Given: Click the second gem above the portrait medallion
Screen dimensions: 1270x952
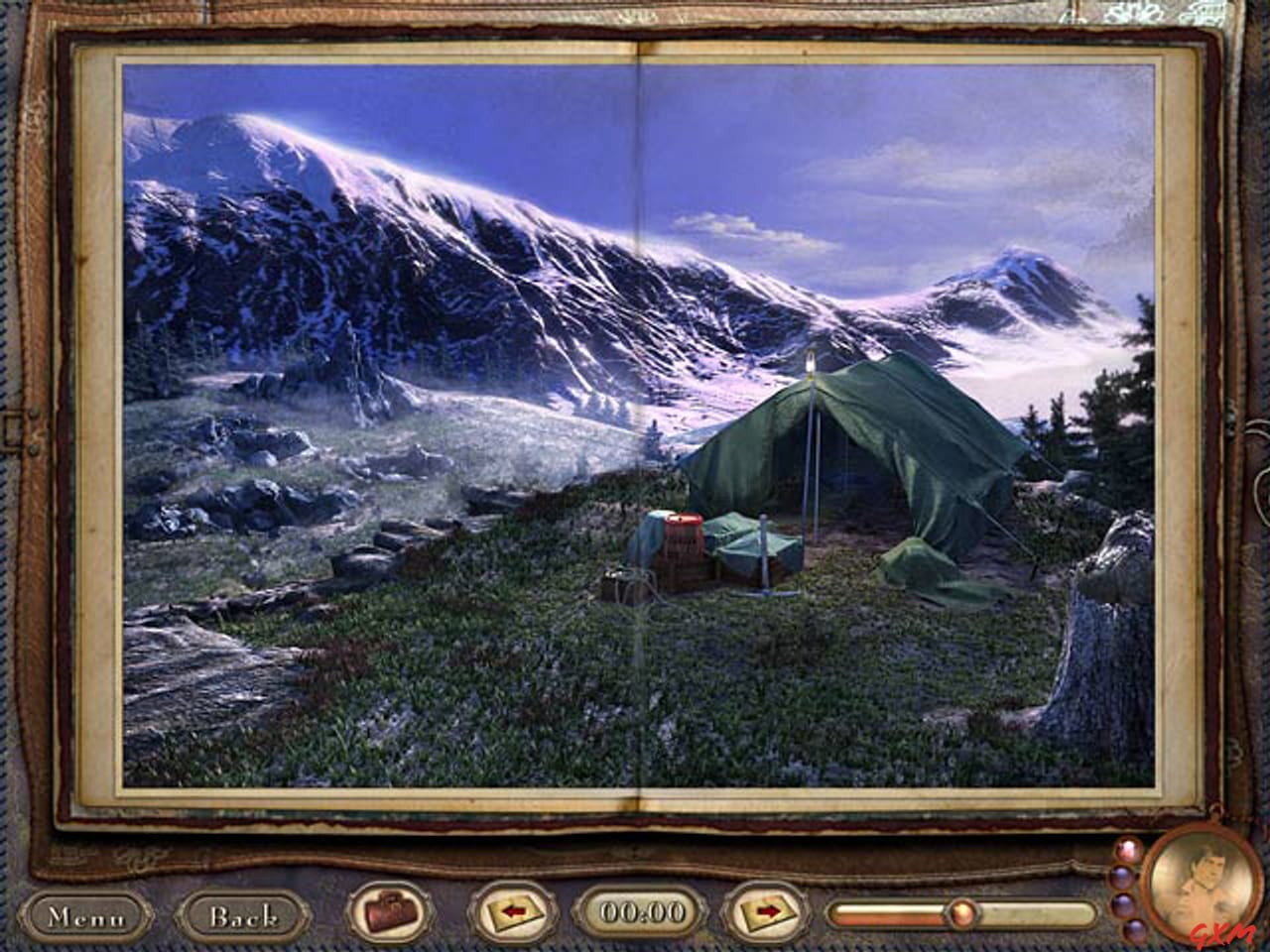Looking at the screenshot, I should point(1120,877).
